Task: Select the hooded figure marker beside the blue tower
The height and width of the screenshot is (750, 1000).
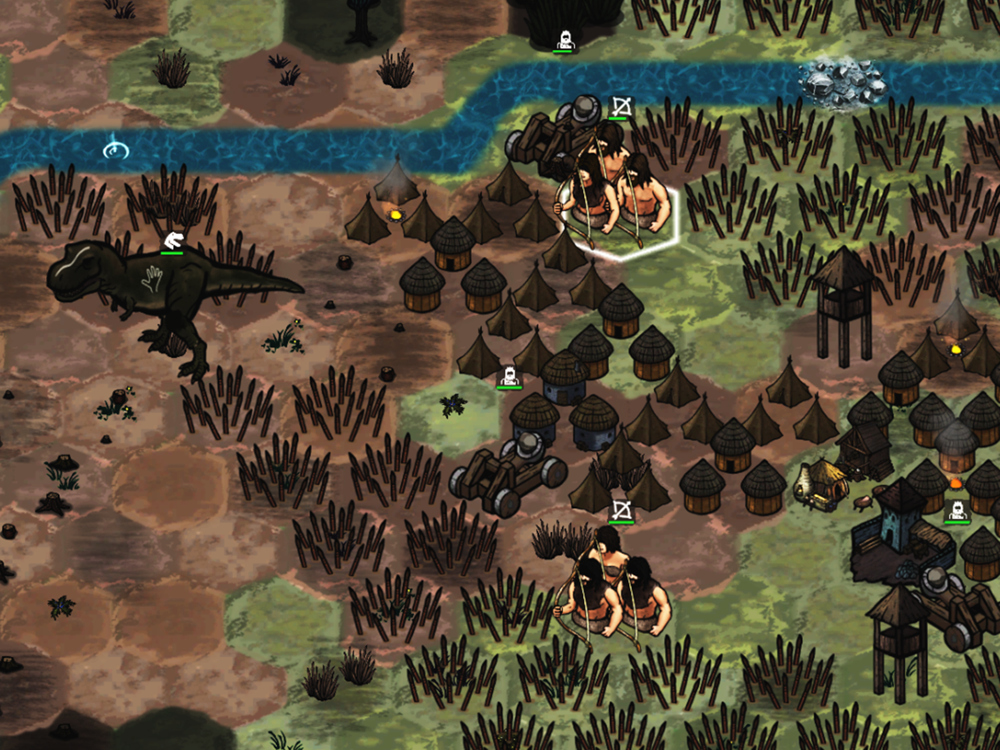Action: pos(957,512)
